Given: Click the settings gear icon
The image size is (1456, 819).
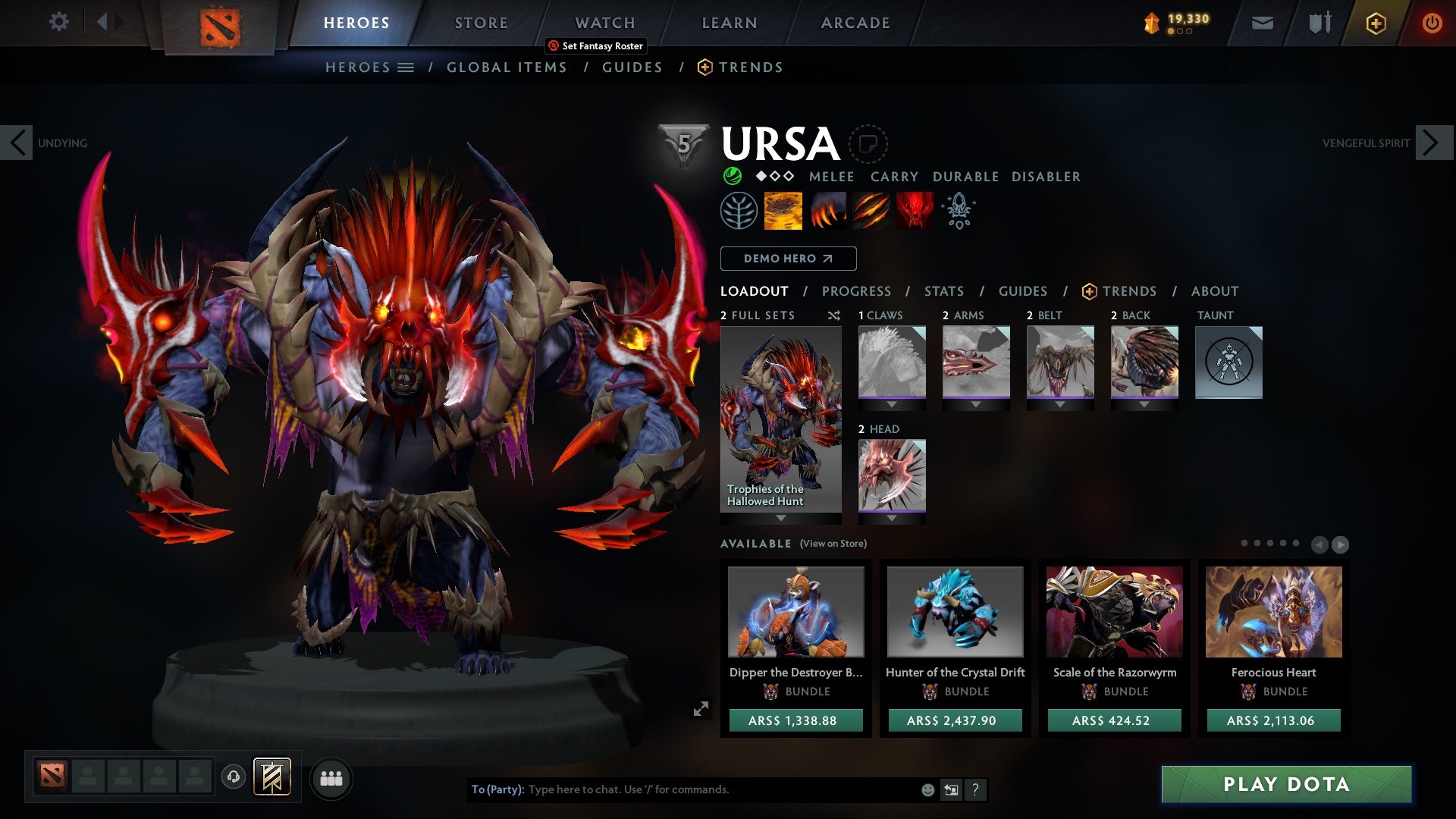Looking at the screenshot, I should point(59,22).
